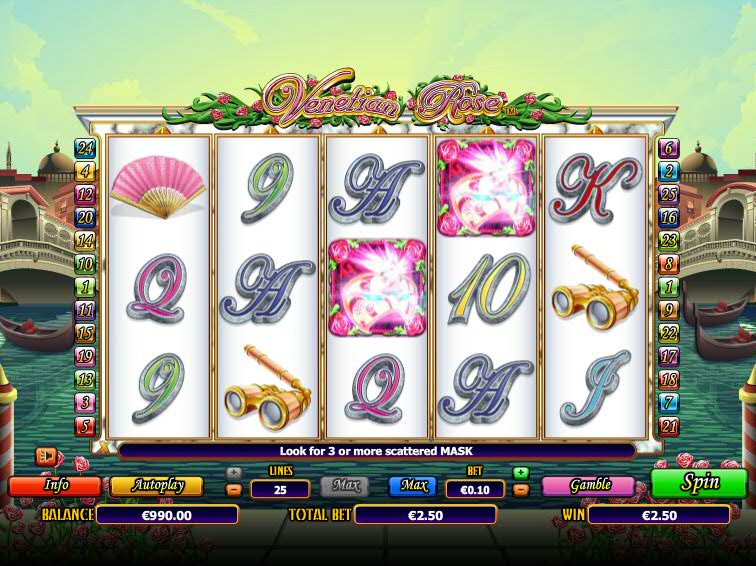The width and height of the screenshot is (756, 566).
Task: Open the Info paytable
Action: pos(55,485)
